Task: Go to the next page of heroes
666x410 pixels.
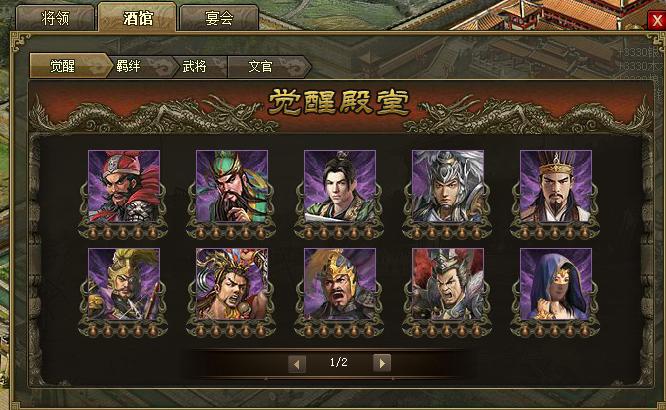Action: (381, 363)
